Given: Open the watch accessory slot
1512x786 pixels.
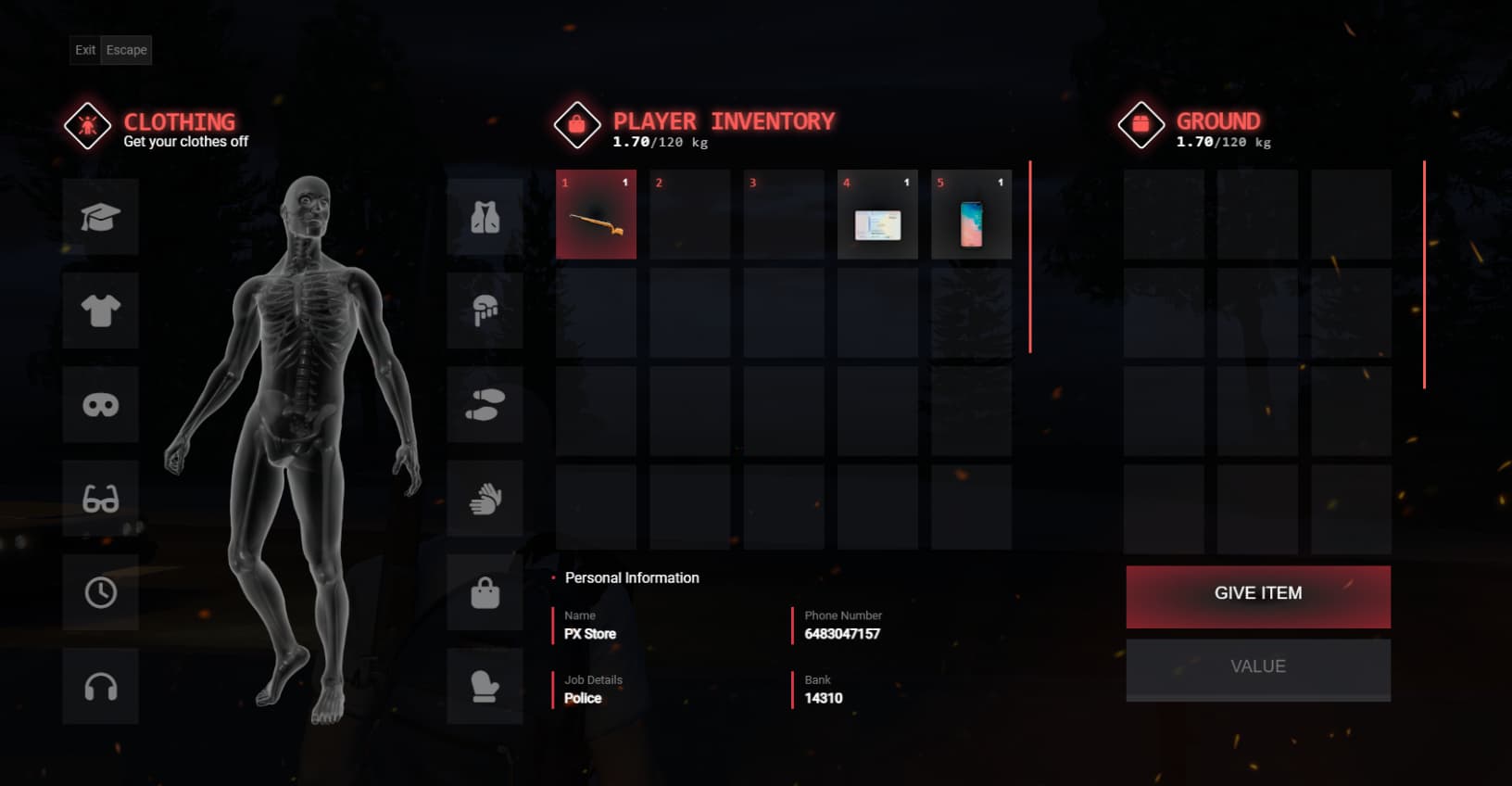Looking at the screenshot, I should coord(100,591).
